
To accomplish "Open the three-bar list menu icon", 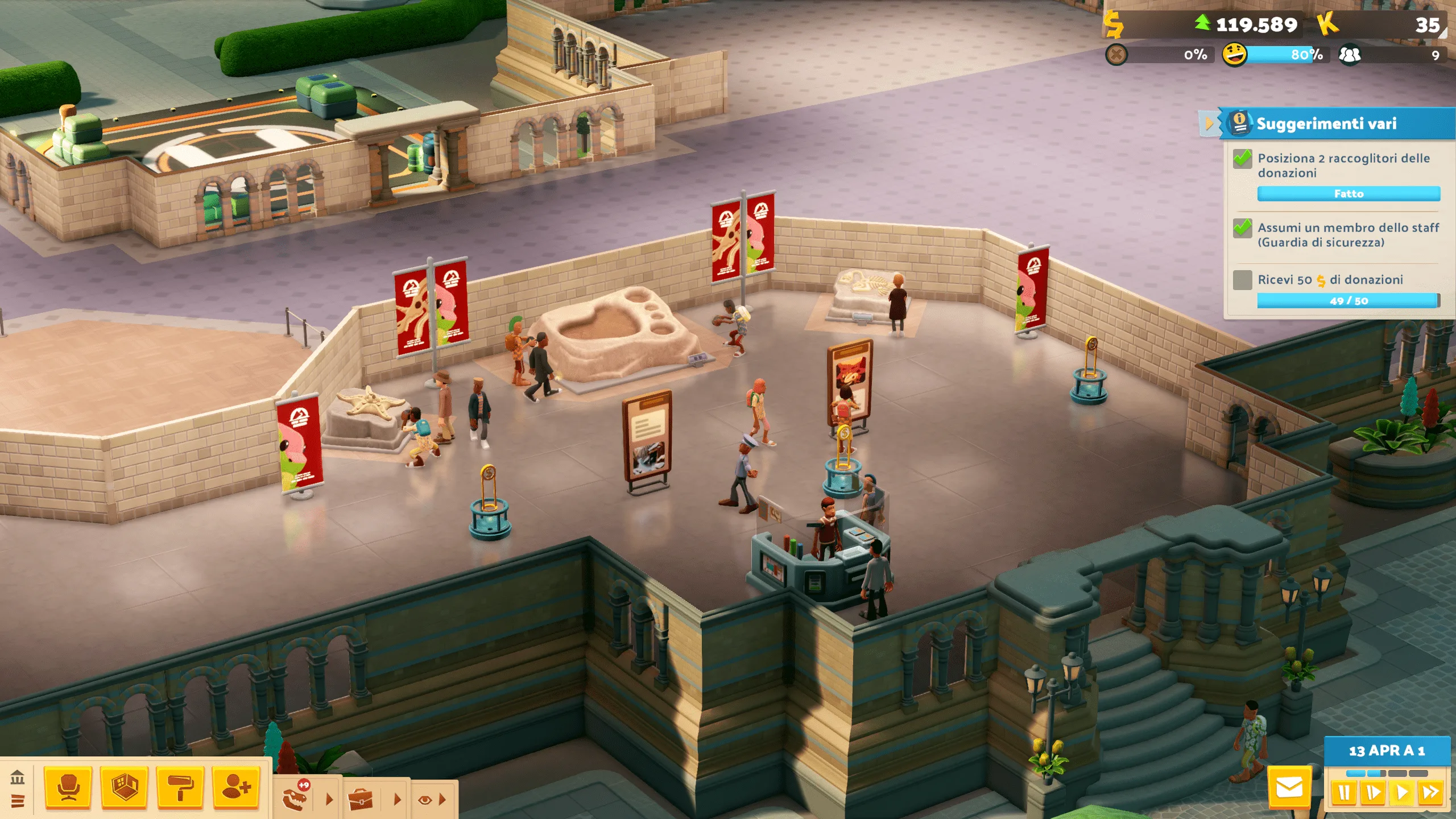I will point(18,801).
